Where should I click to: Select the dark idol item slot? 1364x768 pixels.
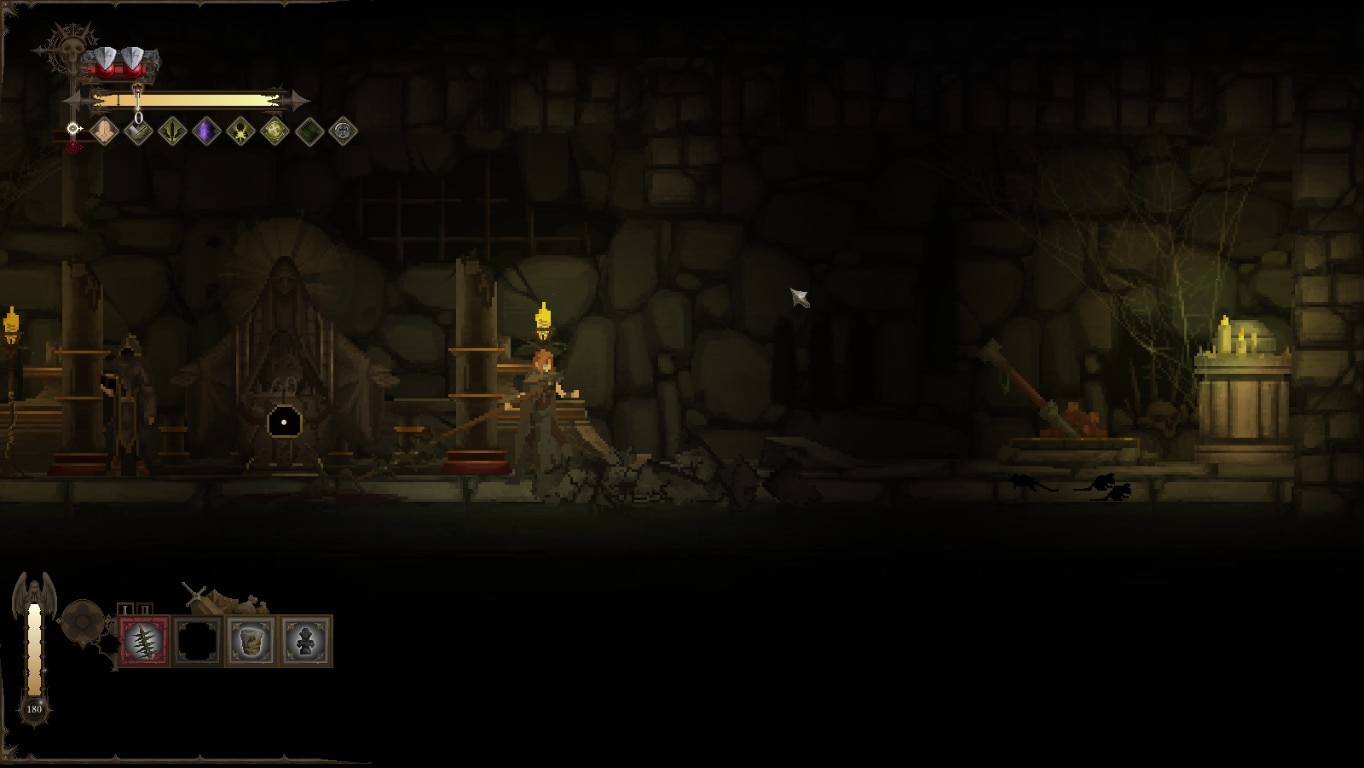(x=305, y=641)
